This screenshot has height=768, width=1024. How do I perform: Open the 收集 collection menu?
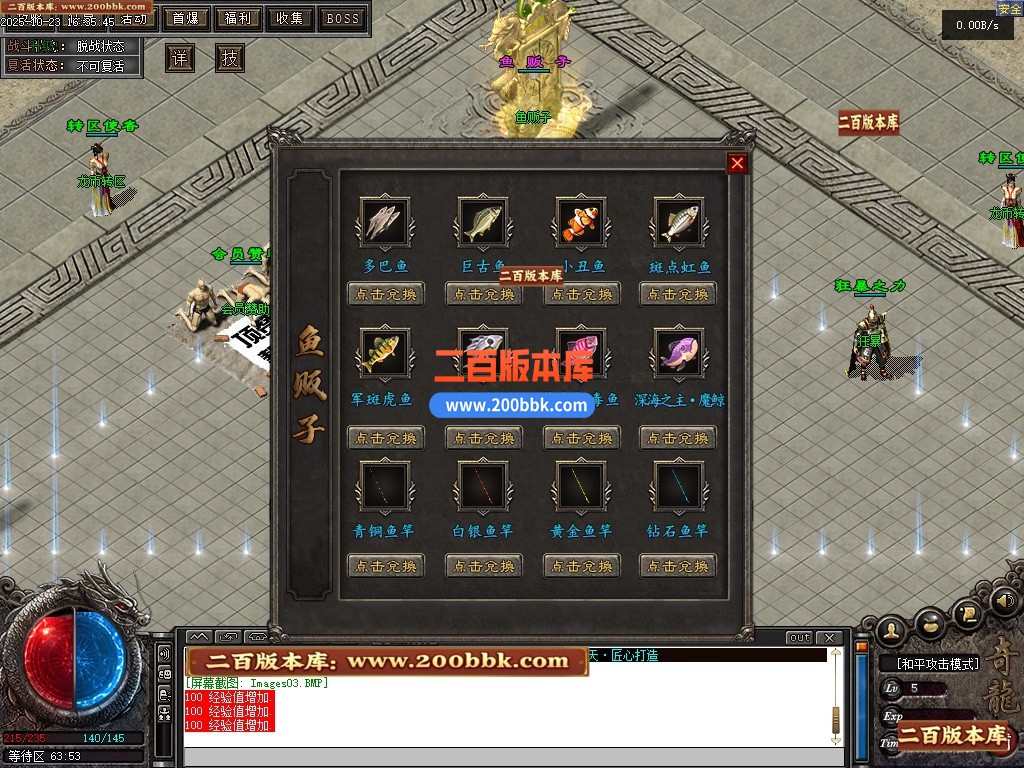290,18
